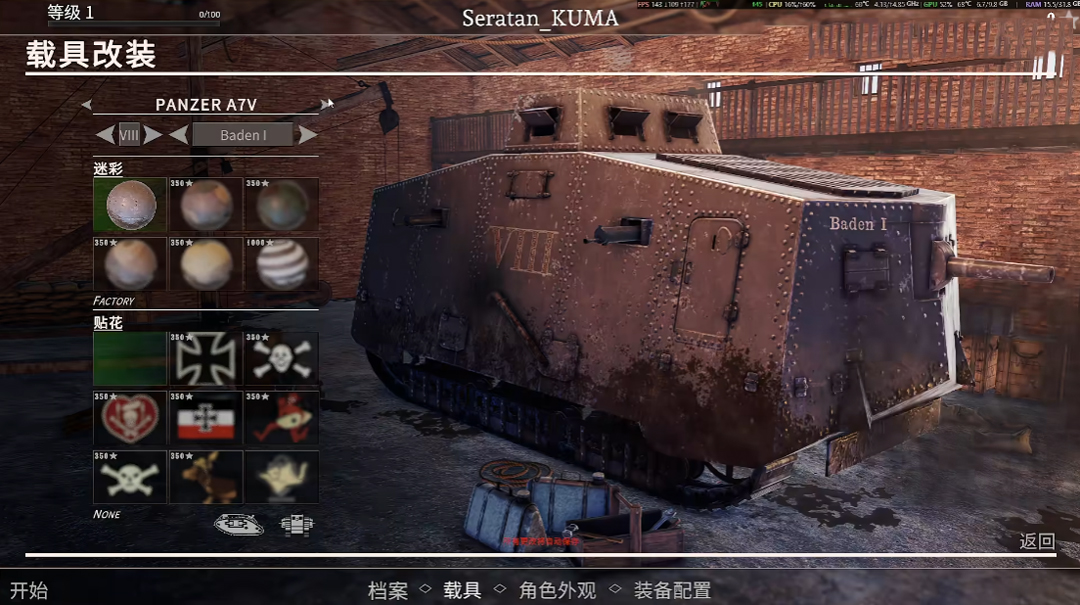Image resolution: width=1080 pixels, height=605 pixels.
Task: Apply the Iron Cross decal
Action: [x=206, y=359]
